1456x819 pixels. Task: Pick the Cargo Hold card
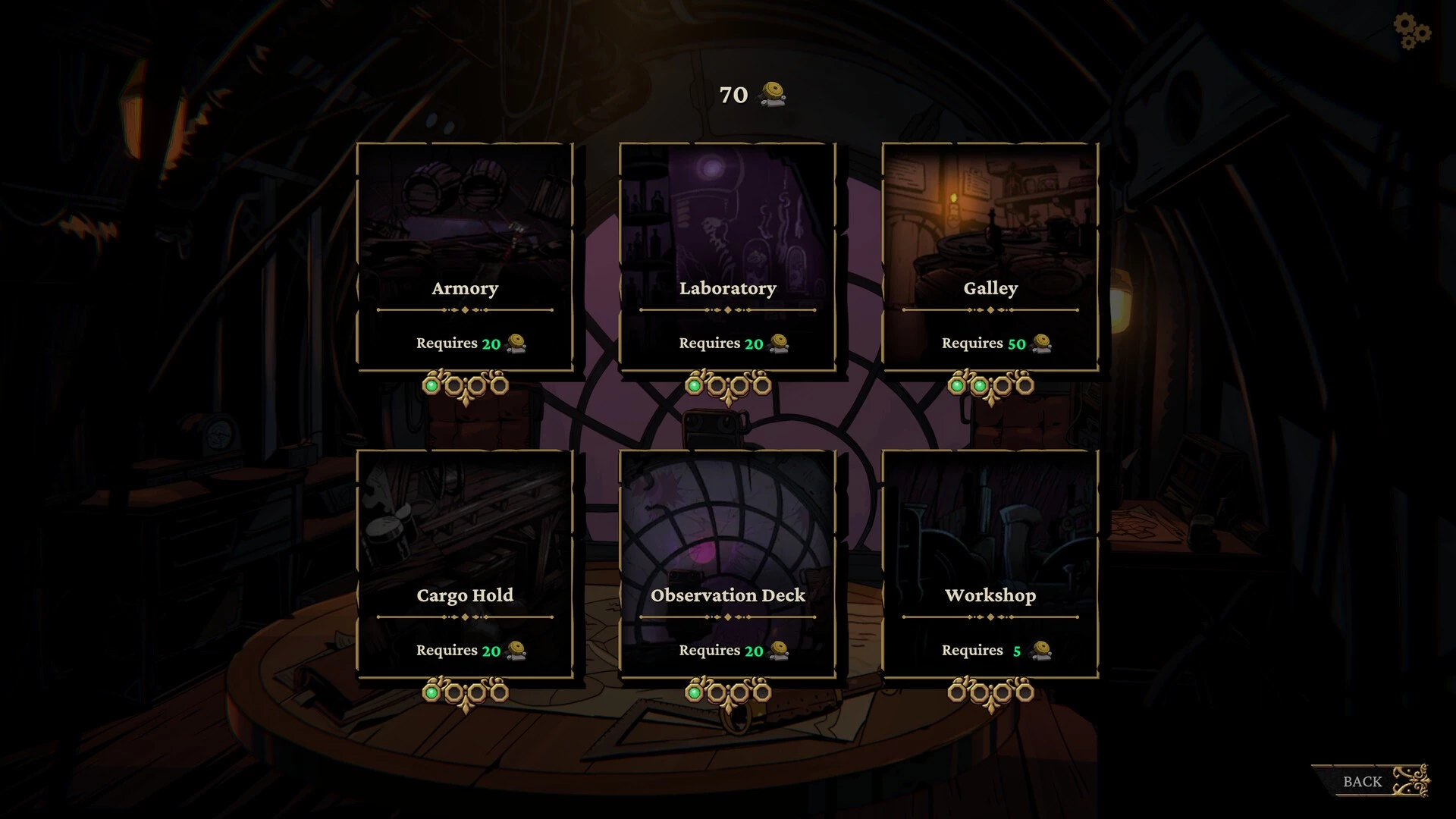point(465,564)
